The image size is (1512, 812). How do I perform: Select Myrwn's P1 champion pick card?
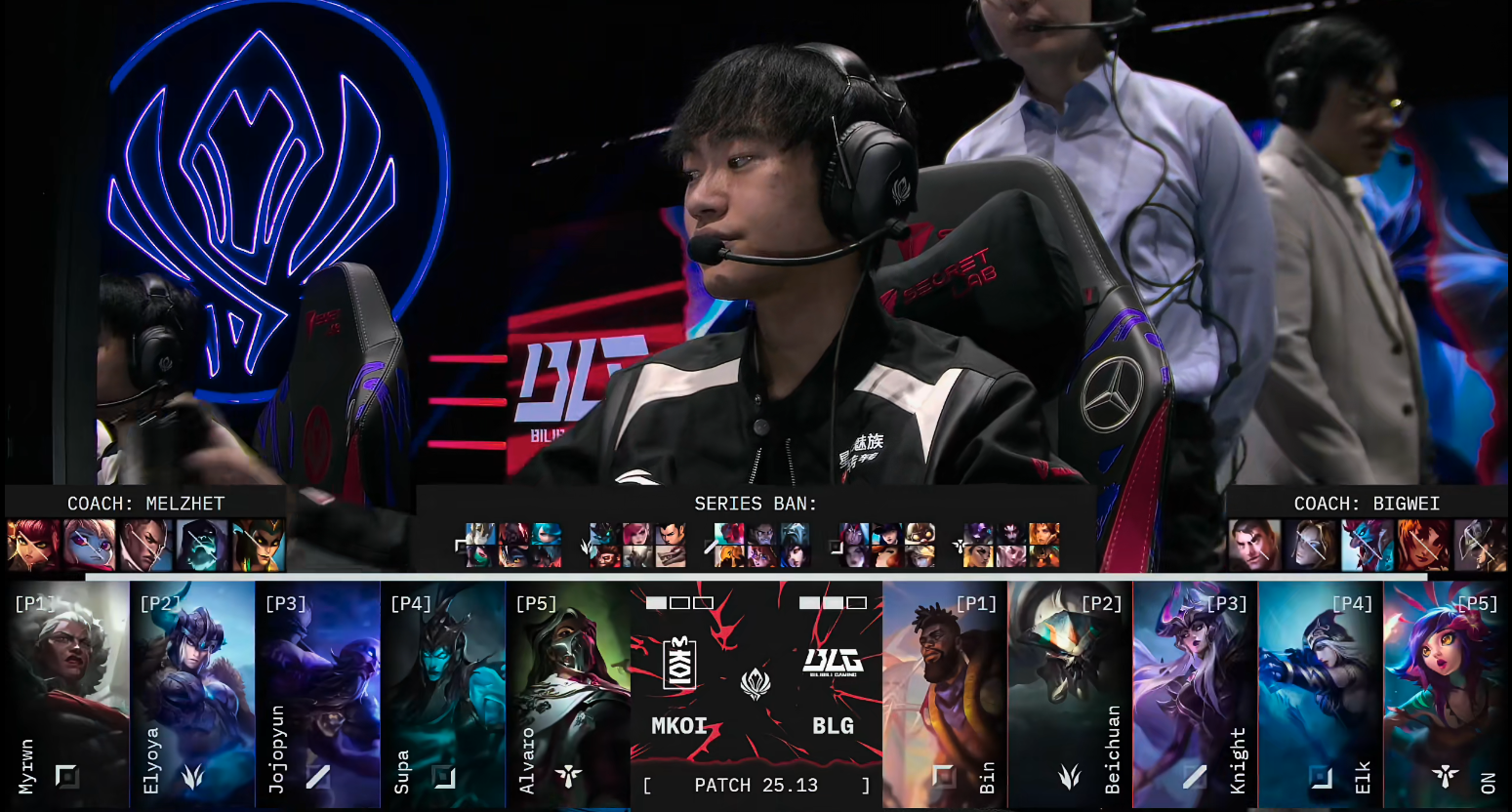pos(67,694)
